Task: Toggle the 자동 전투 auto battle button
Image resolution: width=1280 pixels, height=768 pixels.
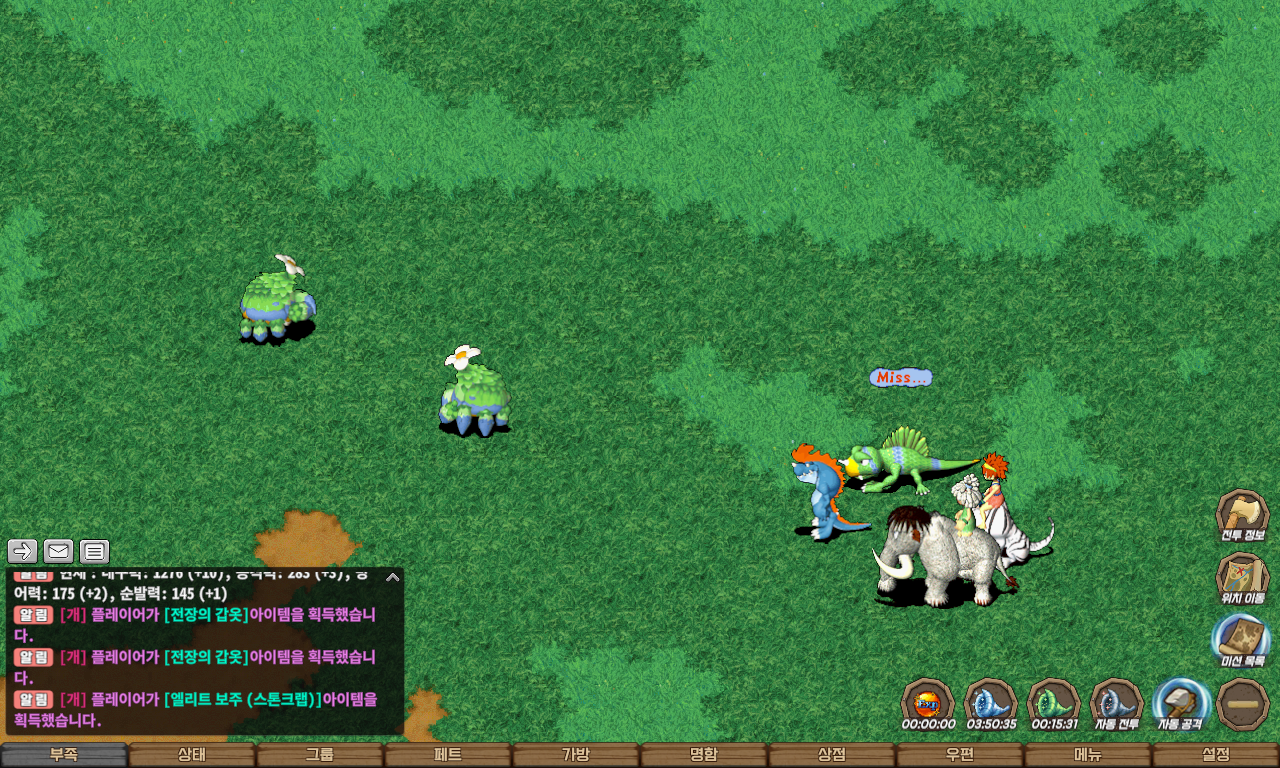Action: [1117, 703]
